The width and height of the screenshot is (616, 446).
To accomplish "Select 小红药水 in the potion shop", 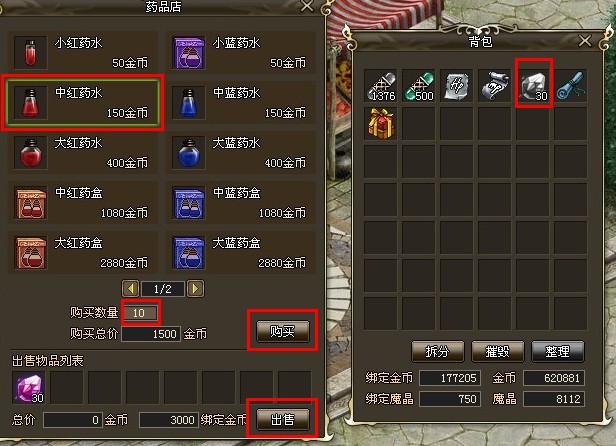I will point(84,52).
